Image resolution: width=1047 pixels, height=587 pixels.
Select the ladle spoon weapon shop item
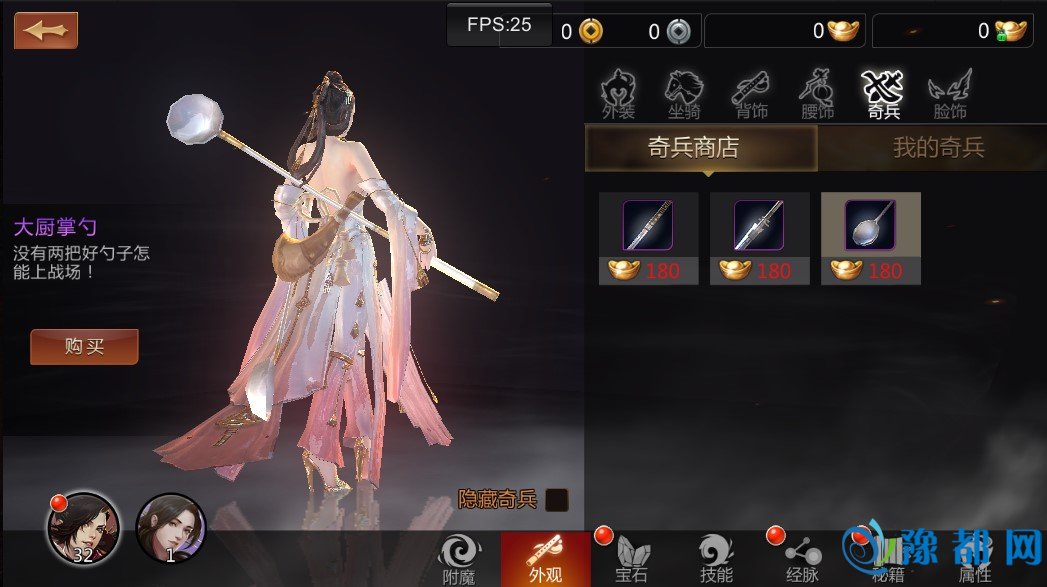(870, 238)
